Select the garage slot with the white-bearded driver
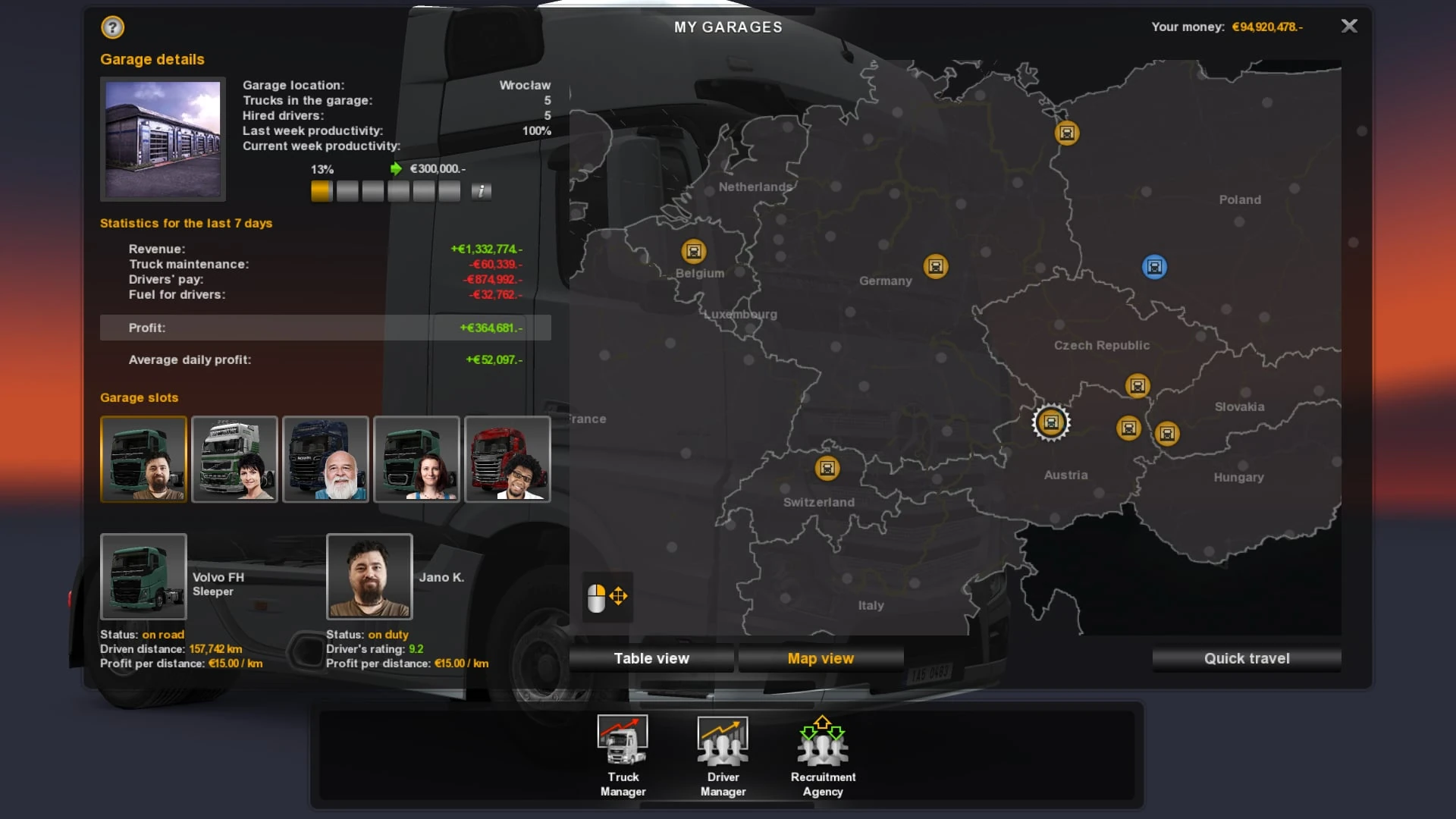This screenshot has height=819, width=1456. coord(325,459)
